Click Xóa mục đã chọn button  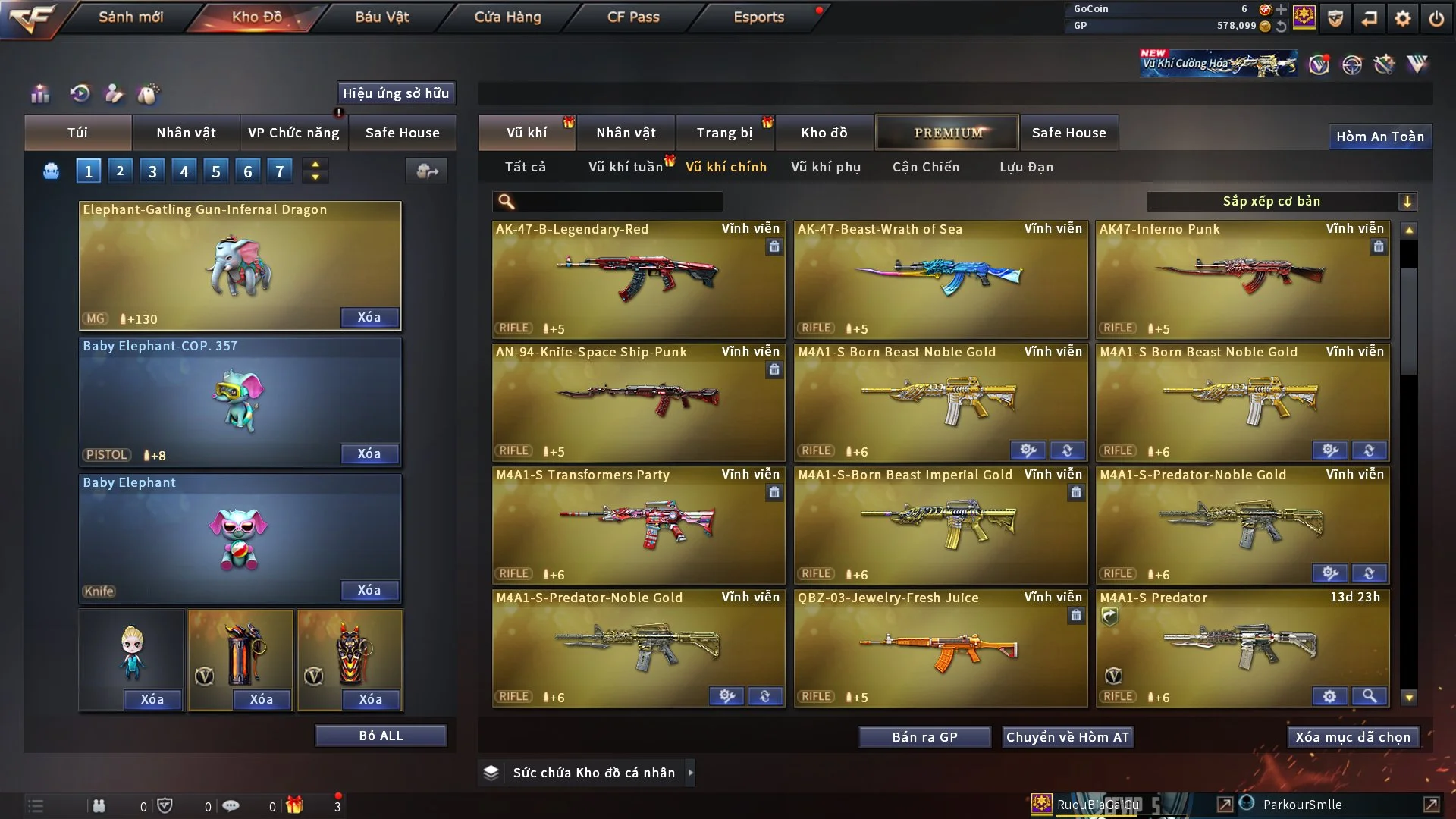point(1353,737)
